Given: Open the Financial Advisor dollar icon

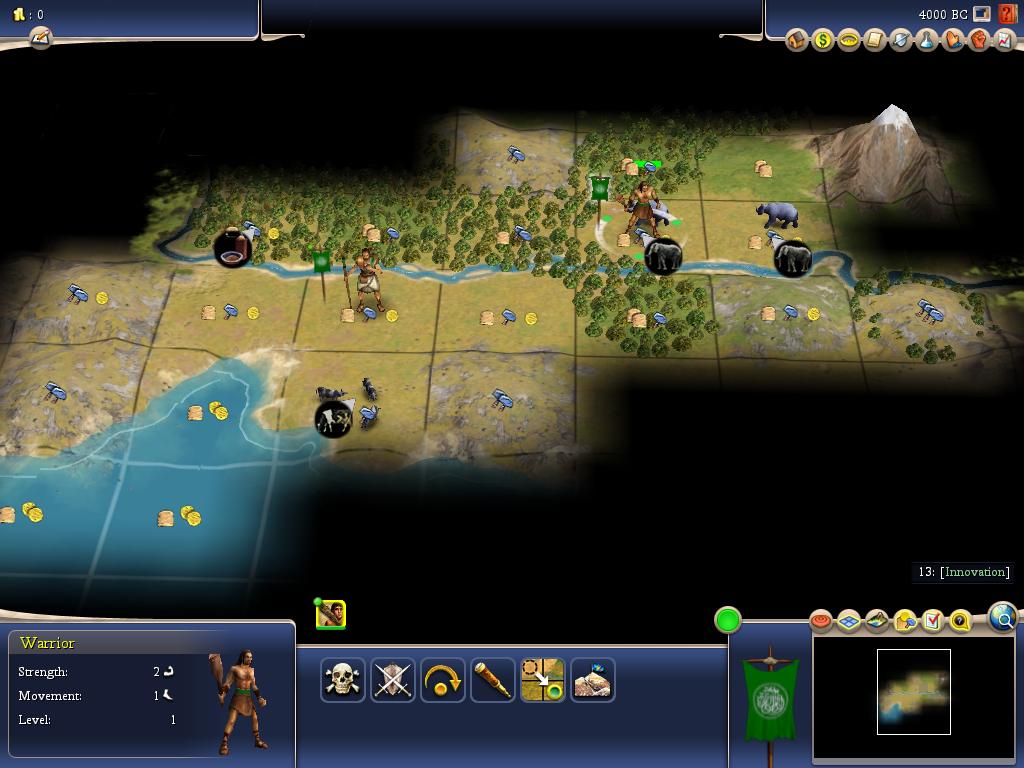Looking at the screenshot, I should click(x=823, y=41).
